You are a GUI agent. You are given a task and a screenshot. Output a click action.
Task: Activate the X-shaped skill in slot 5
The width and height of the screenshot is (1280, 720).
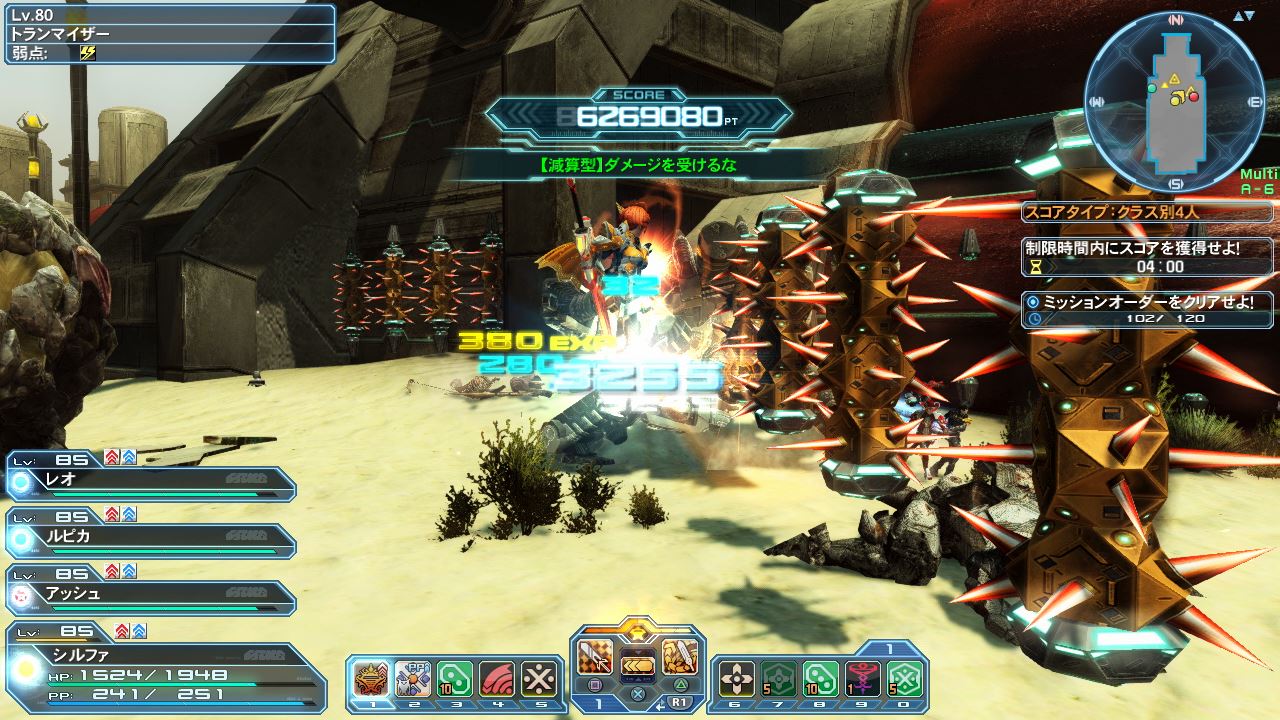[538, 678]
